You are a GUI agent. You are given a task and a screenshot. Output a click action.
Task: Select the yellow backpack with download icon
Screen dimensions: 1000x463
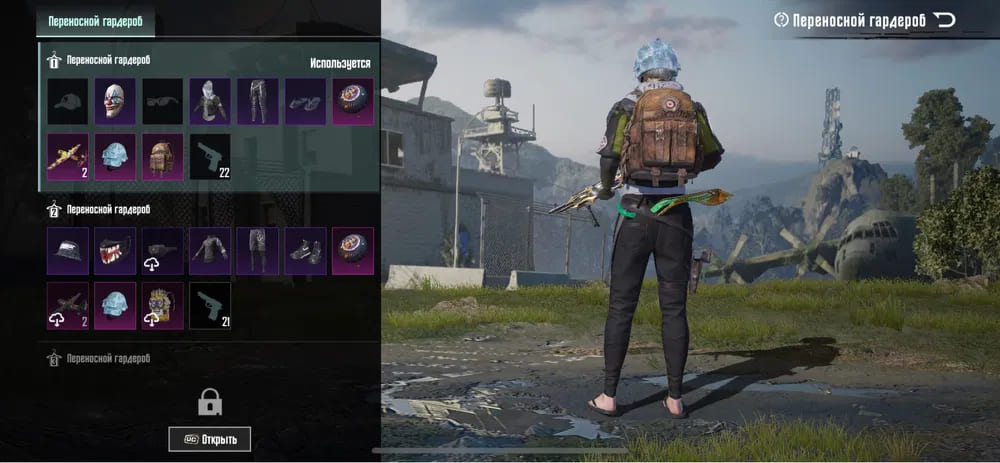click(162, 305)
